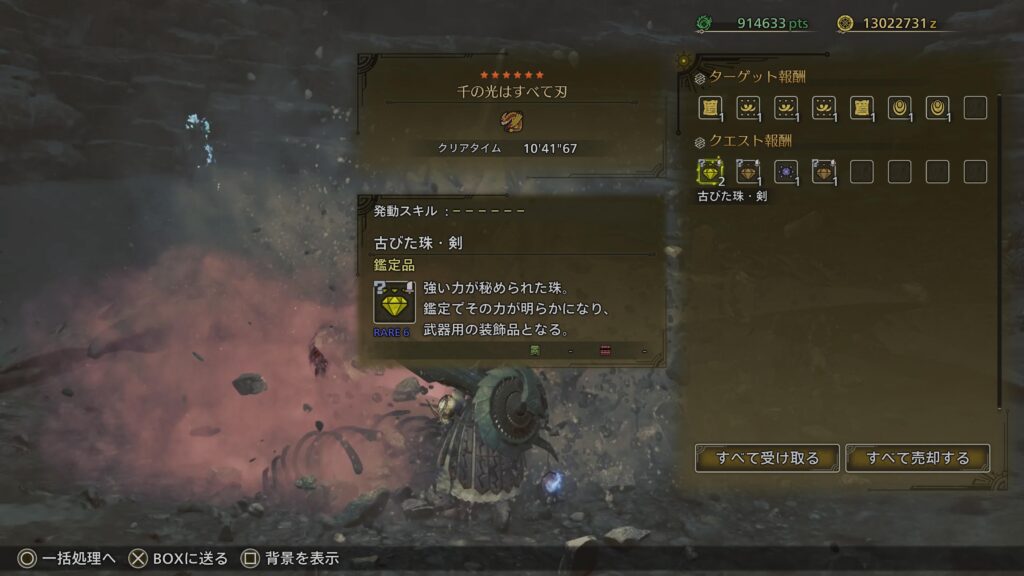Choose すべて売却する to sell all rewards
Viewport: 1024px width, 576px height.
point(918,458)
